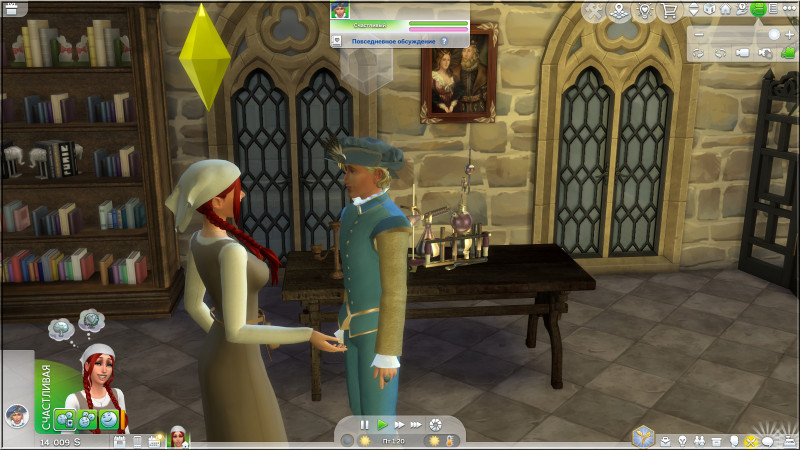
Task: Set game speed to triple ultra speed
Action: pos(416,425)
